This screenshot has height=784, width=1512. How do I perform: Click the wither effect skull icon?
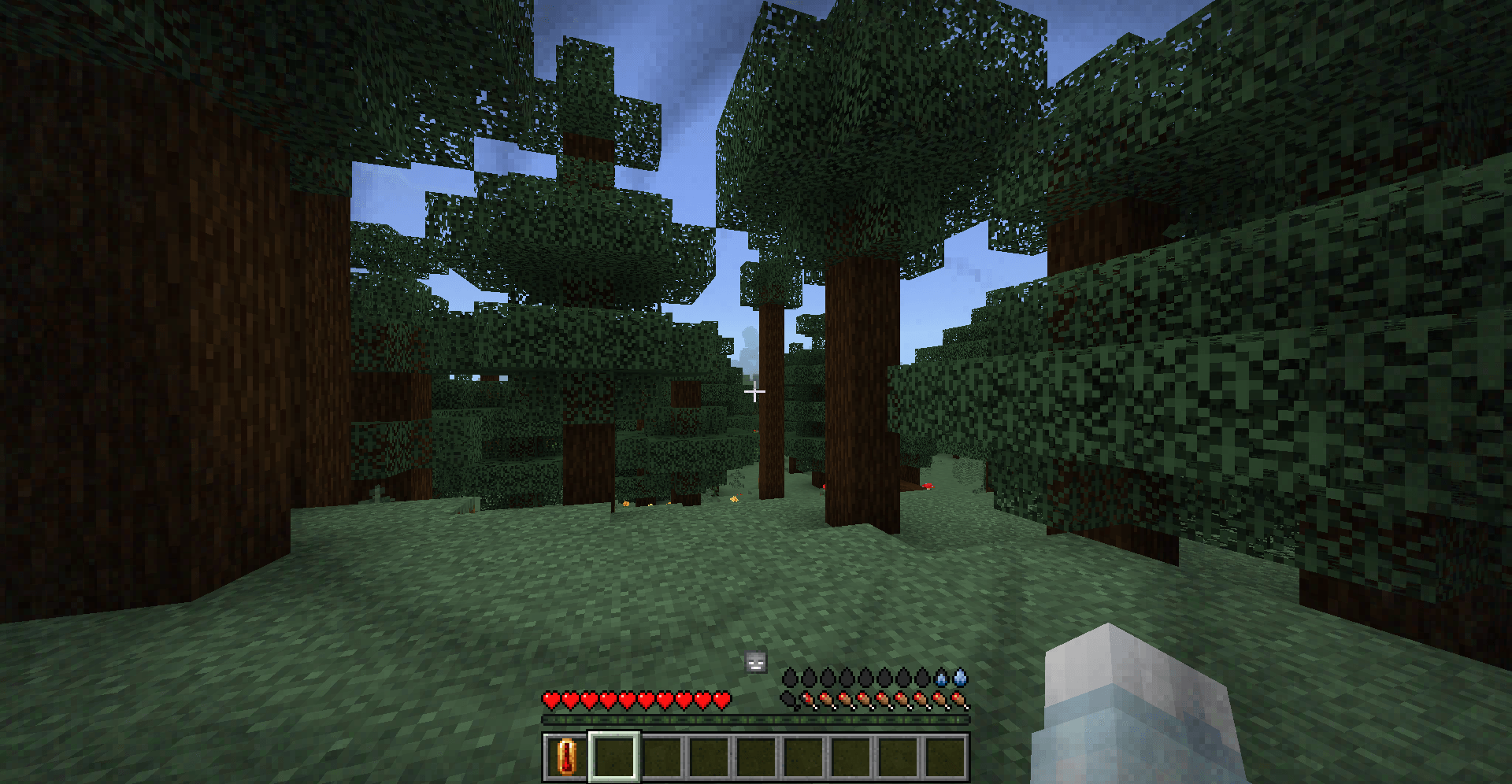tap(756, 661)
